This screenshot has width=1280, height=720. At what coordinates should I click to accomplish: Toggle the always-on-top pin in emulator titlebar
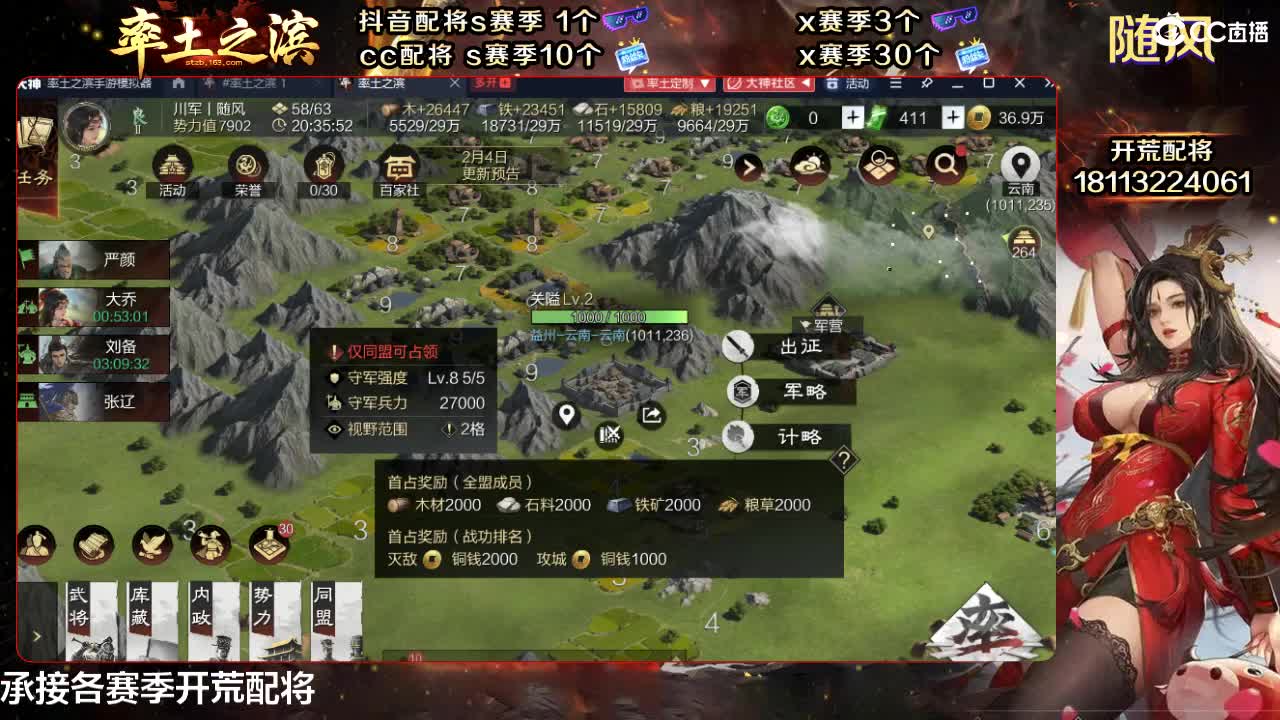pos(927,83)
